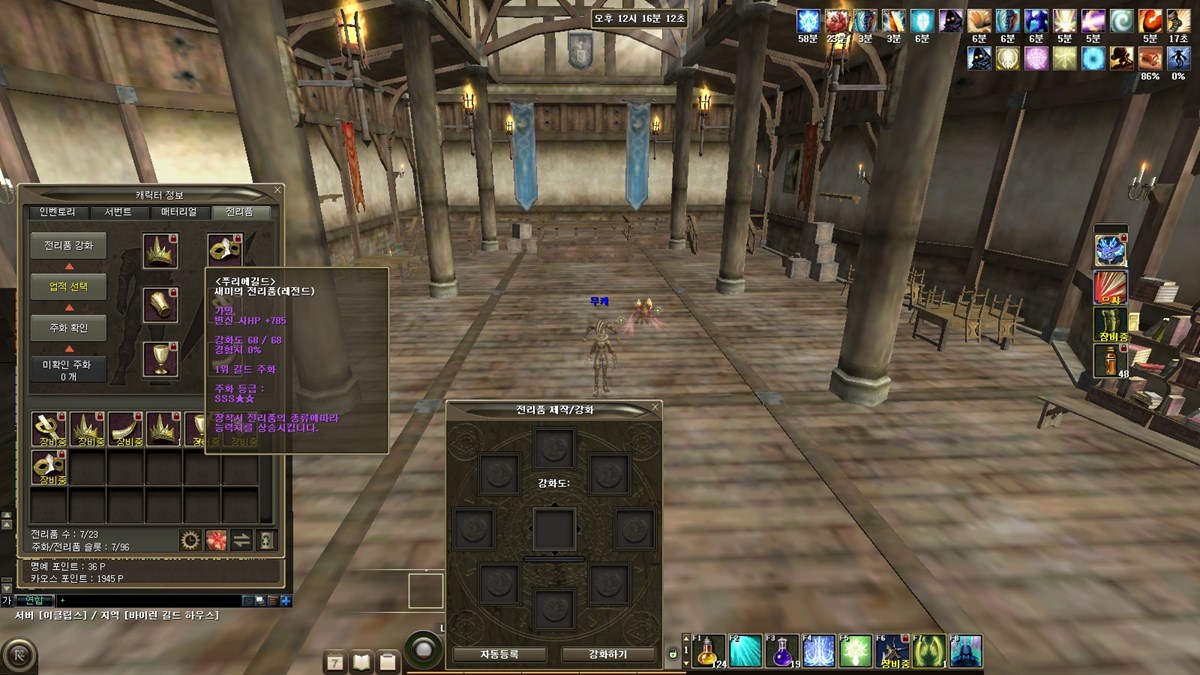Click the blue snowflake buff icon
Image resolution: width=1200 pixels, height=675 pixels.
click(x=808, y=21)
